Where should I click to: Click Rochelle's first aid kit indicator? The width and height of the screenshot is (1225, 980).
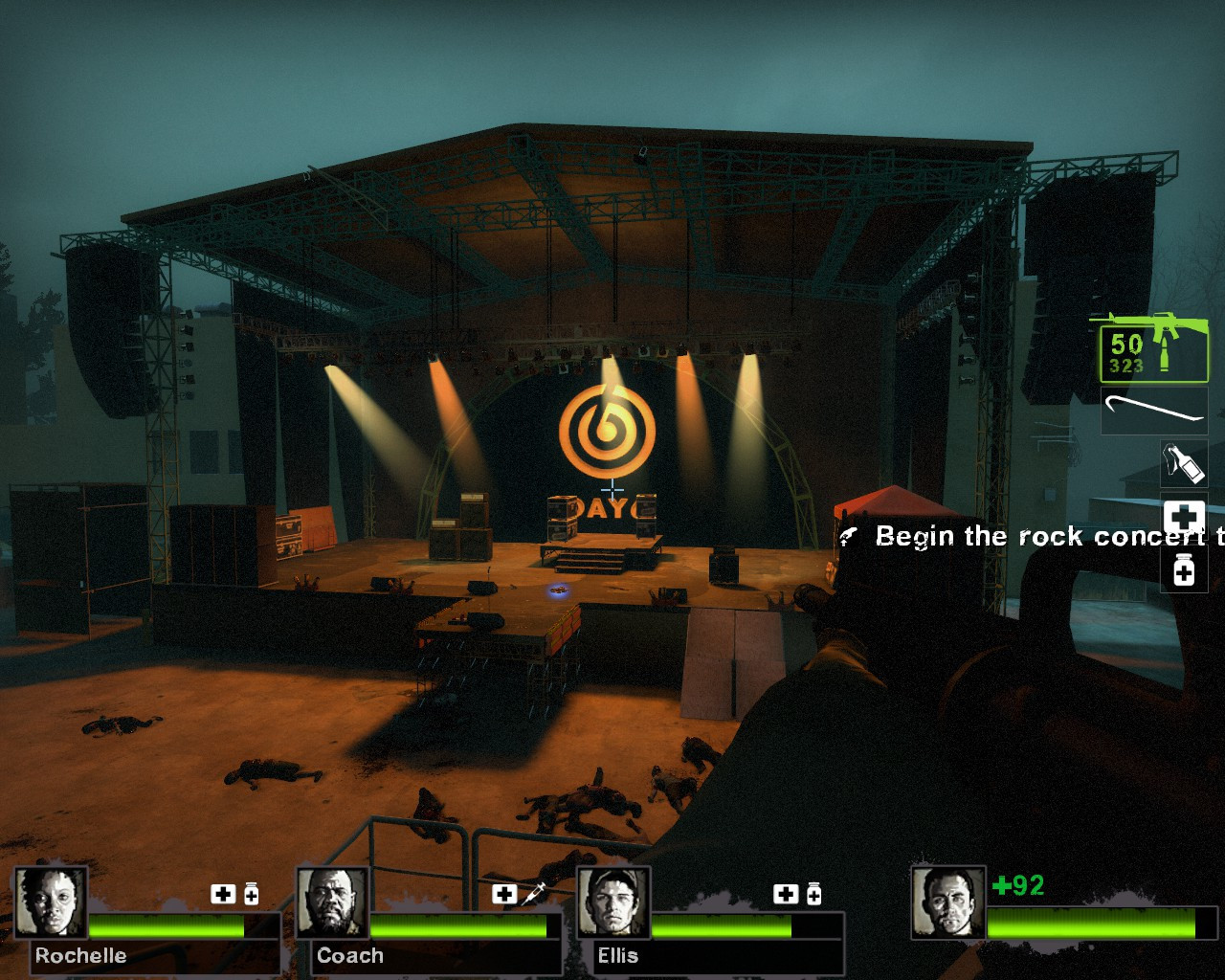coord(223,894)
